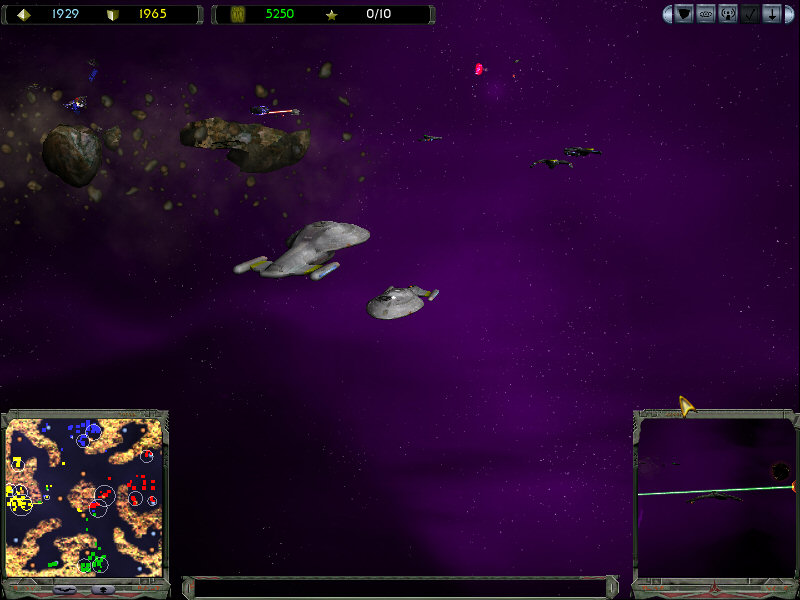Open the communications antenna button
800x600 pixels.
728,14
